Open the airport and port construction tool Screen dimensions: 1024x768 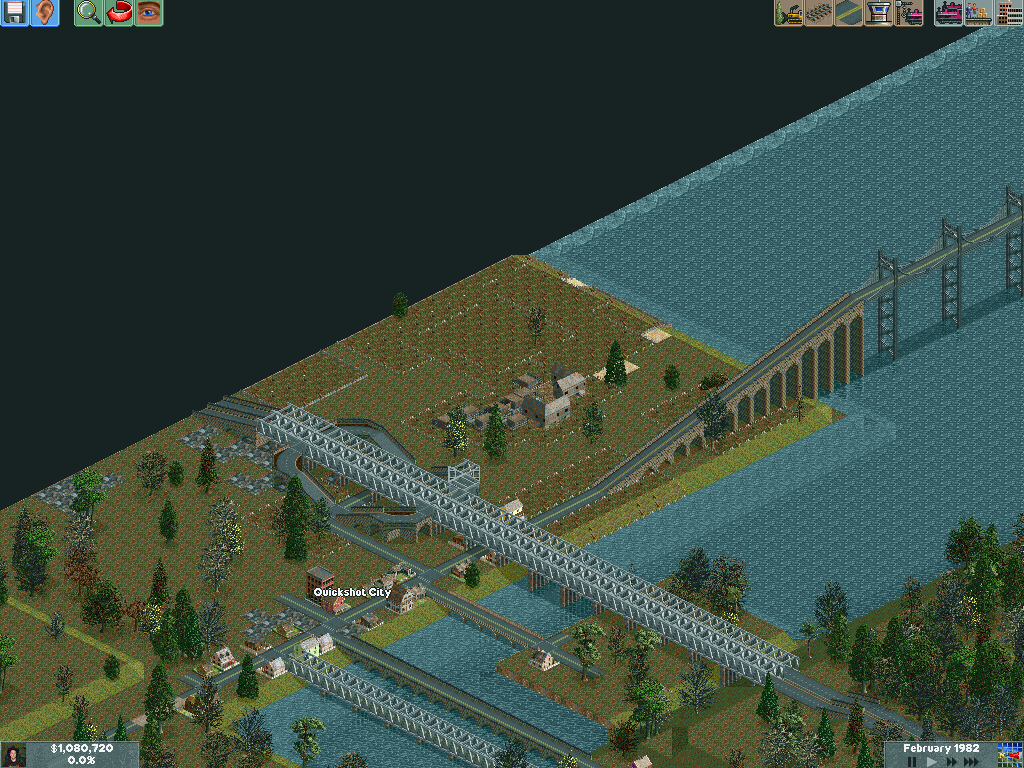pos(879,13)
